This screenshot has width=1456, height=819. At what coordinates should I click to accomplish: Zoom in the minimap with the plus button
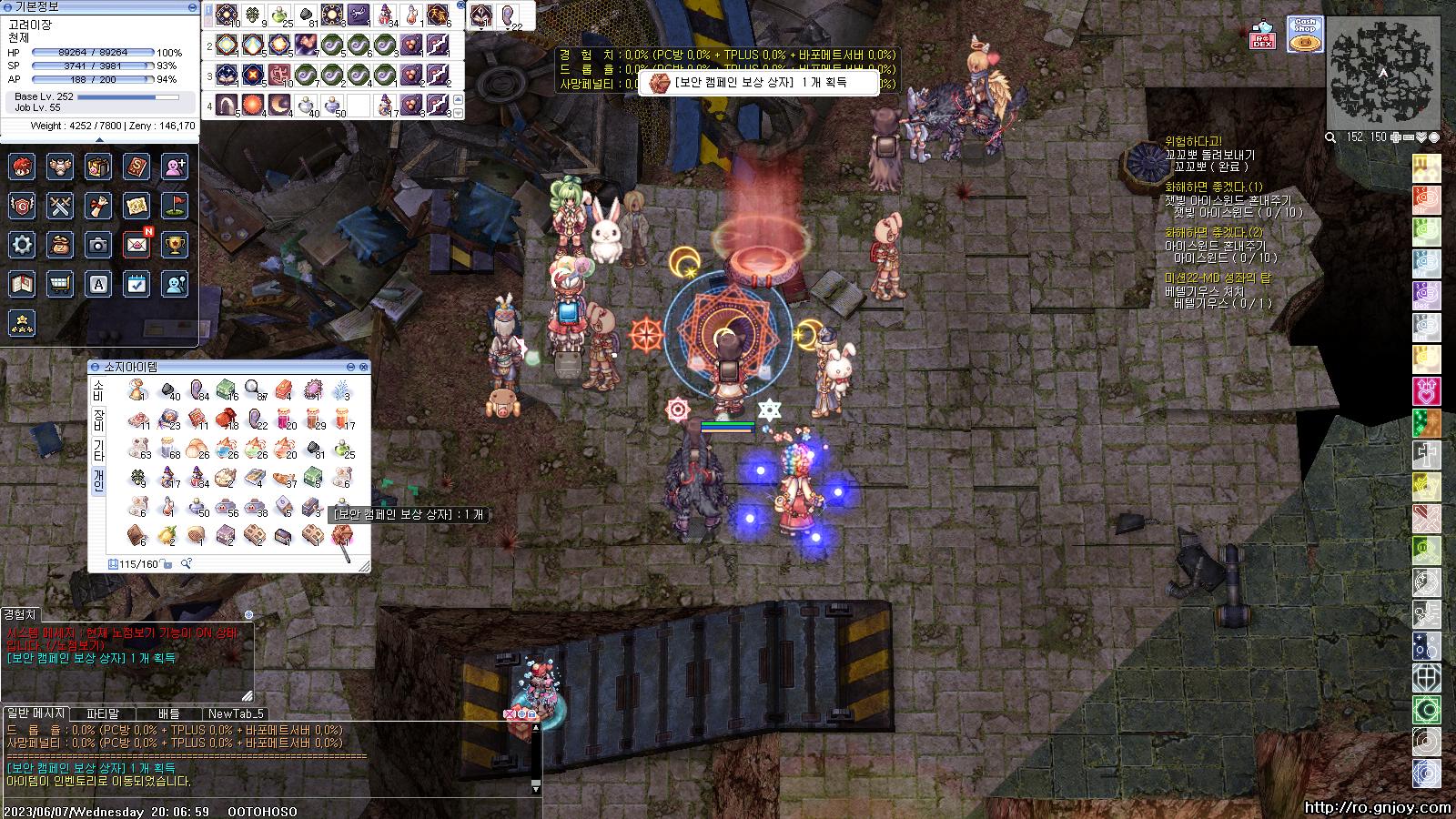click(1395, 137)
